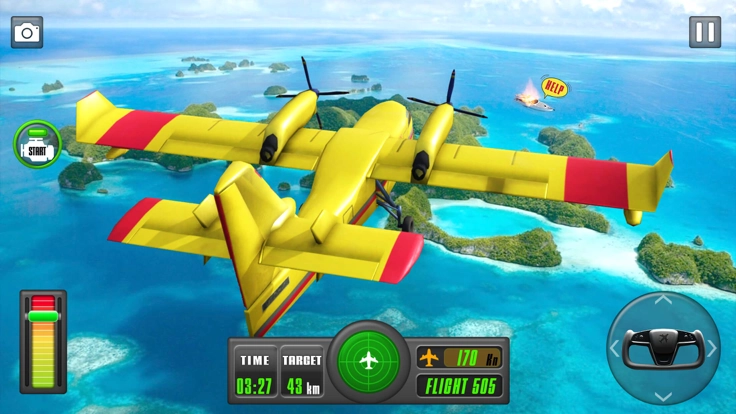Tap the green engine START button
Screen dimensions: 736x414
37,145
